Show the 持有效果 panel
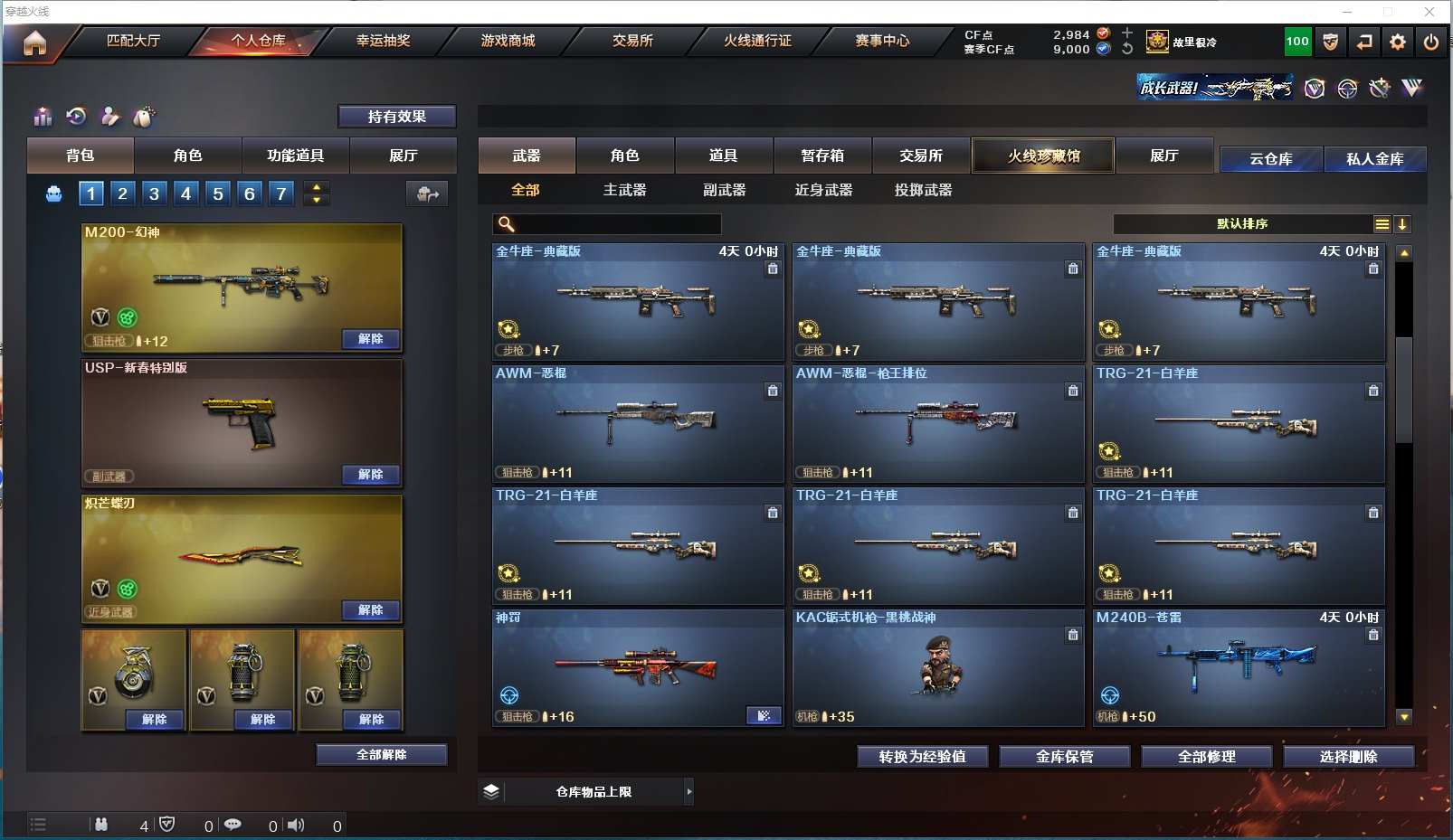This screenshot has width=1453, height=840. pyautogui.click(x=396, y=117)
